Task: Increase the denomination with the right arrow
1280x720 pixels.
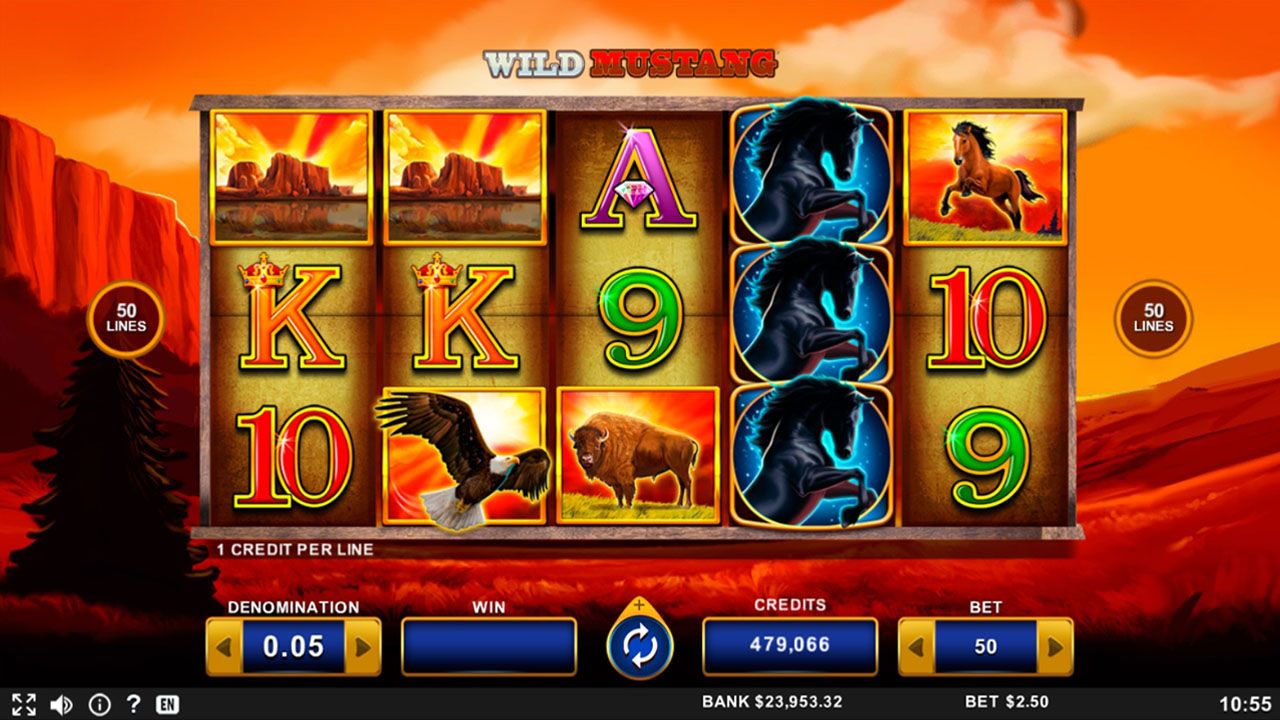Action: tap(362, 647)
